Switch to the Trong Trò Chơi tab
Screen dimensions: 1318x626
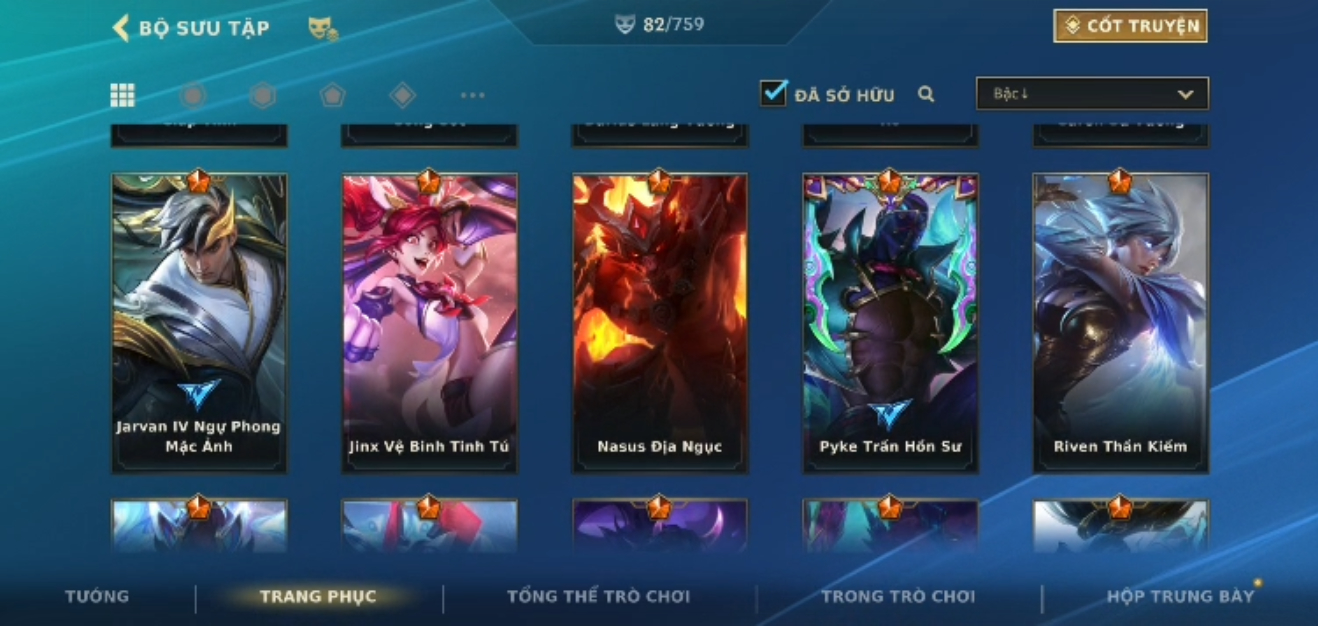(x=897, y=597)
